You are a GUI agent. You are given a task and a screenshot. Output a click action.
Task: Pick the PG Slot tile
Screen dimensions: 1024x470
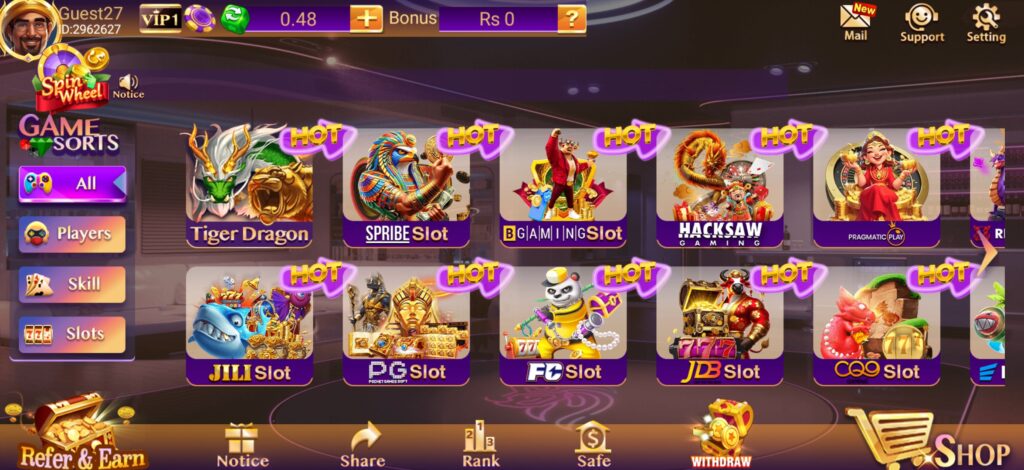(405, 326)
